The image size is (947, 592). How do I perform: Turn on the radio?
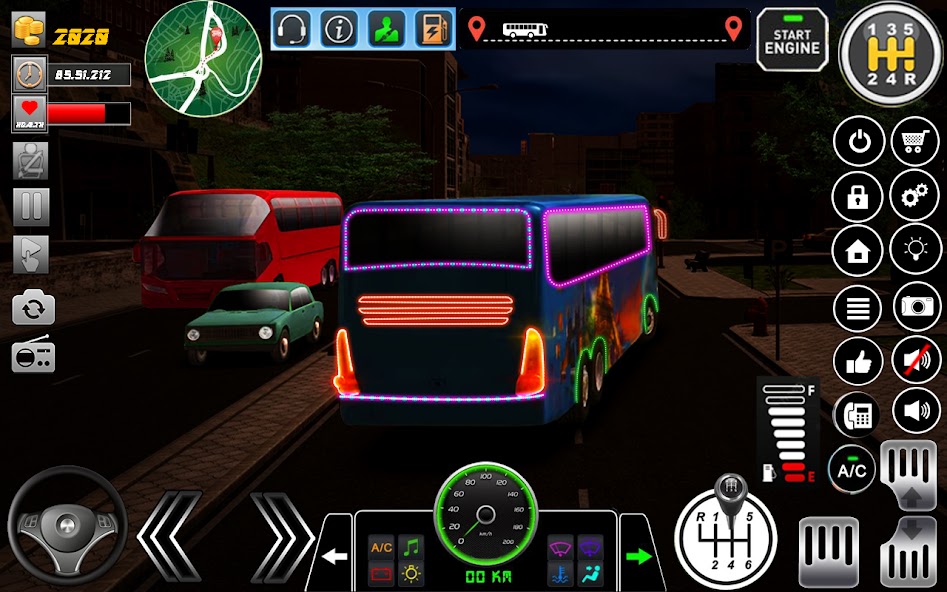[33, 355]
